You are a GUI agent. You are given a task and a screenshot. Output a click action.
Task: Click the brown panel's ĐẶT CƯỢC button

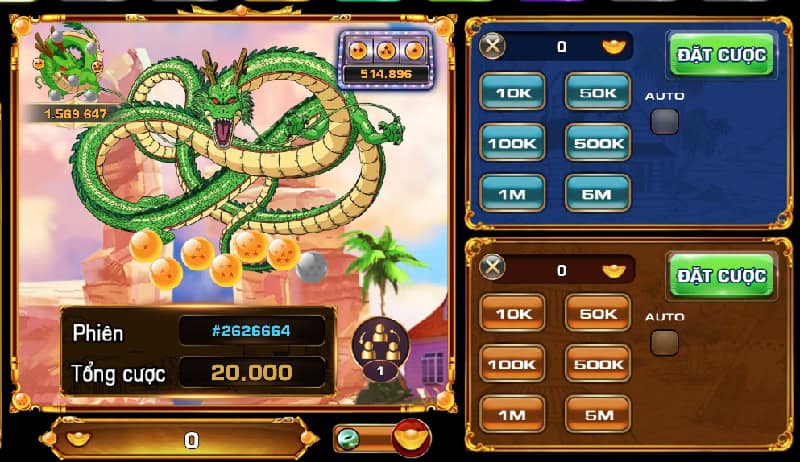(x=721, y=276)
